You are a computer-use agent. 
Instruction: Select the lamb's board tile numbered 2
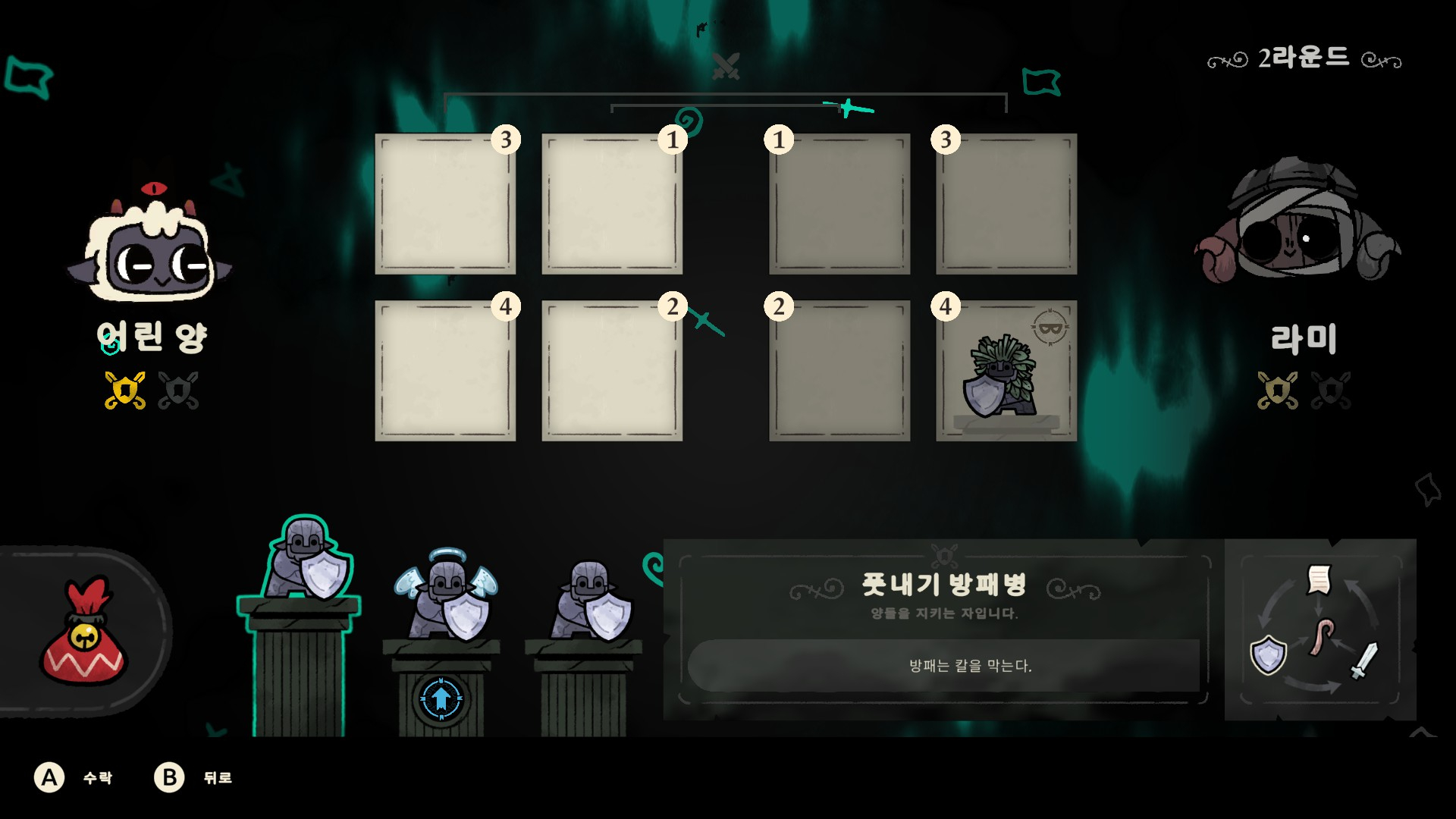coord(611,372)
